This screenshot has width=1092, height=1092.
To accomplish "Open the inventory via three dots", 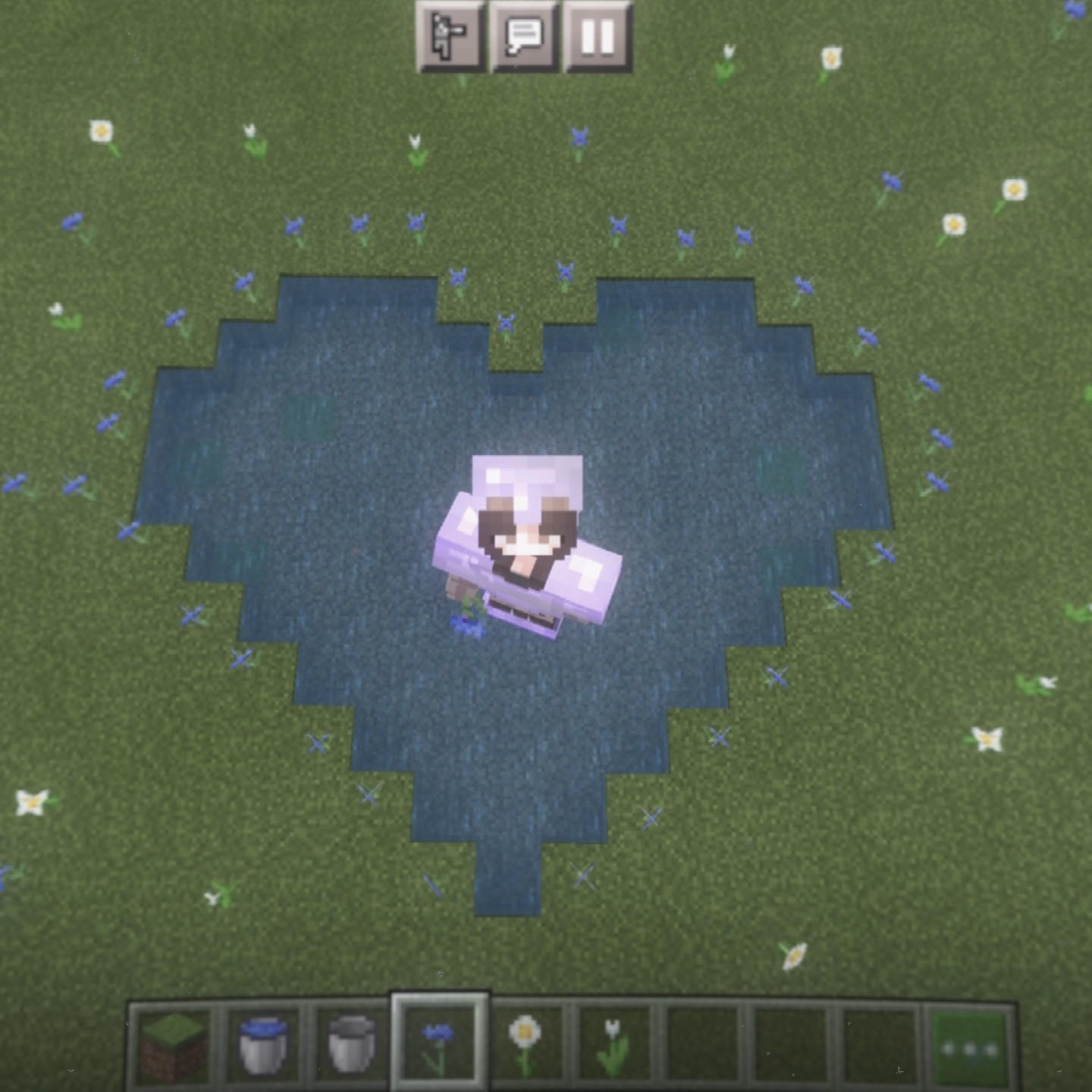I will [x=970, y=1049].
